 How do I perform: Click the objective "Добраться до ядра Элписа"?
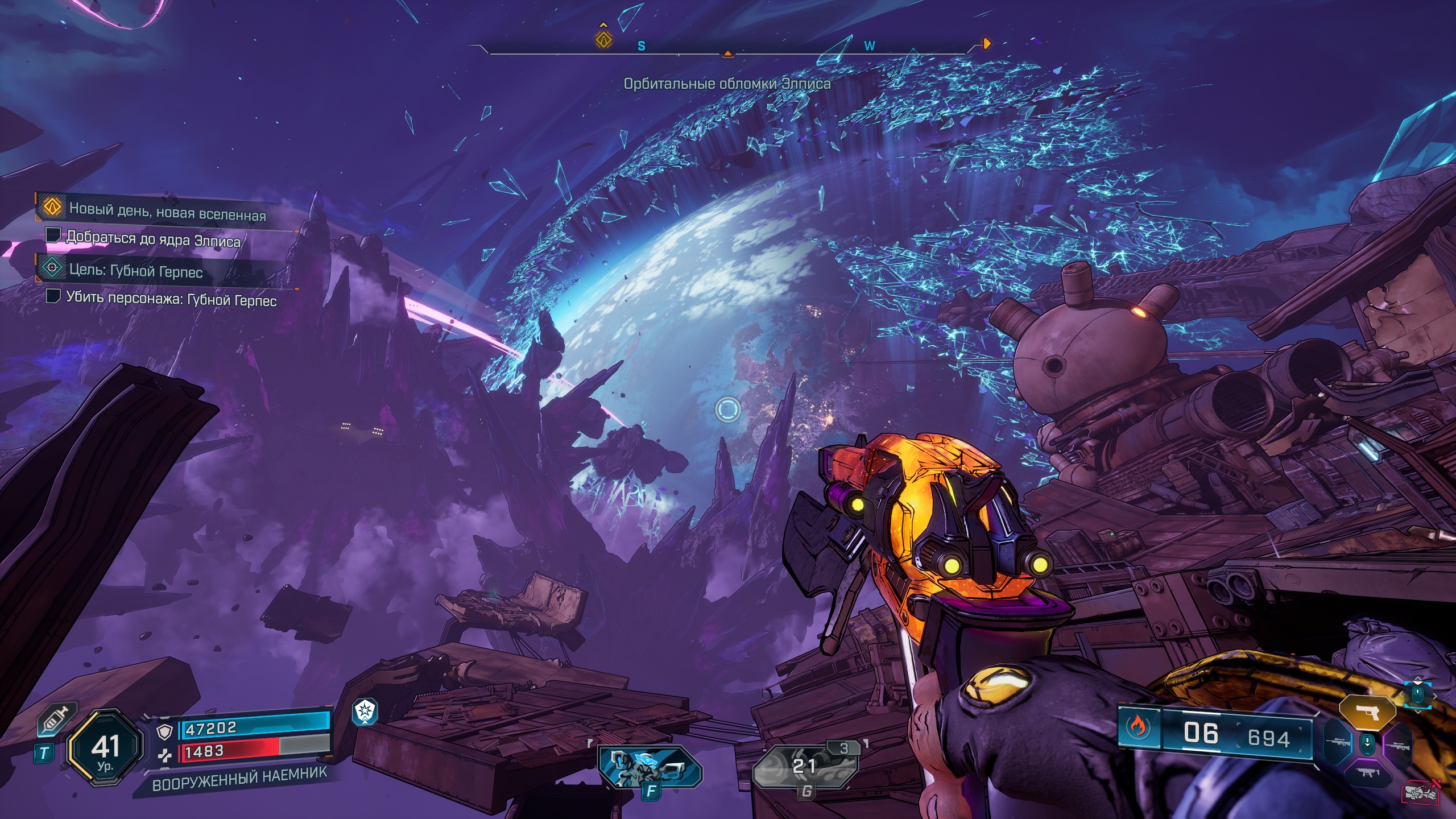[152, 239]
